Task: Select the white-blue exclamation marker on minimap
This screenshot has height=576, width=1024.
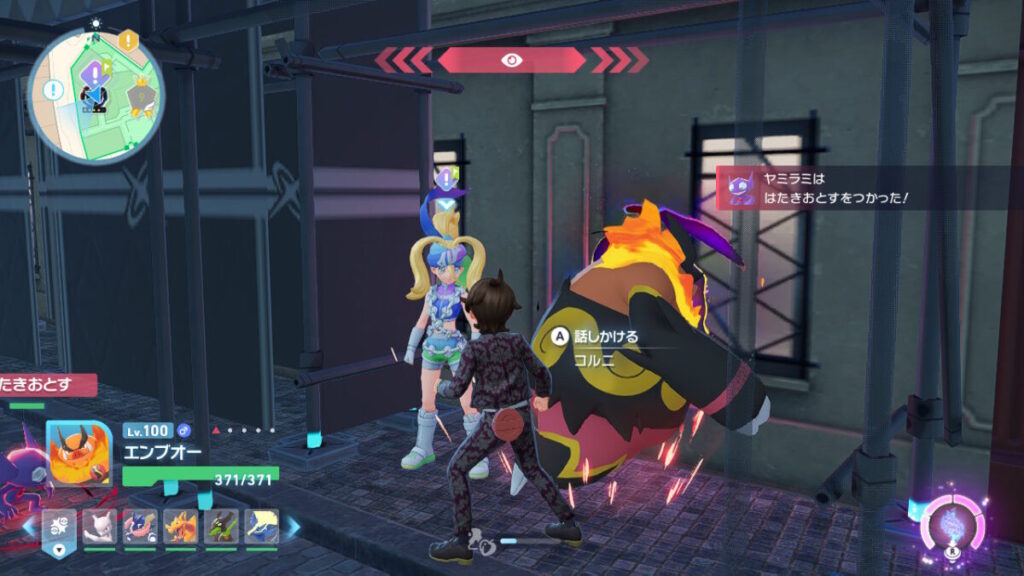Action: [54, 91]
